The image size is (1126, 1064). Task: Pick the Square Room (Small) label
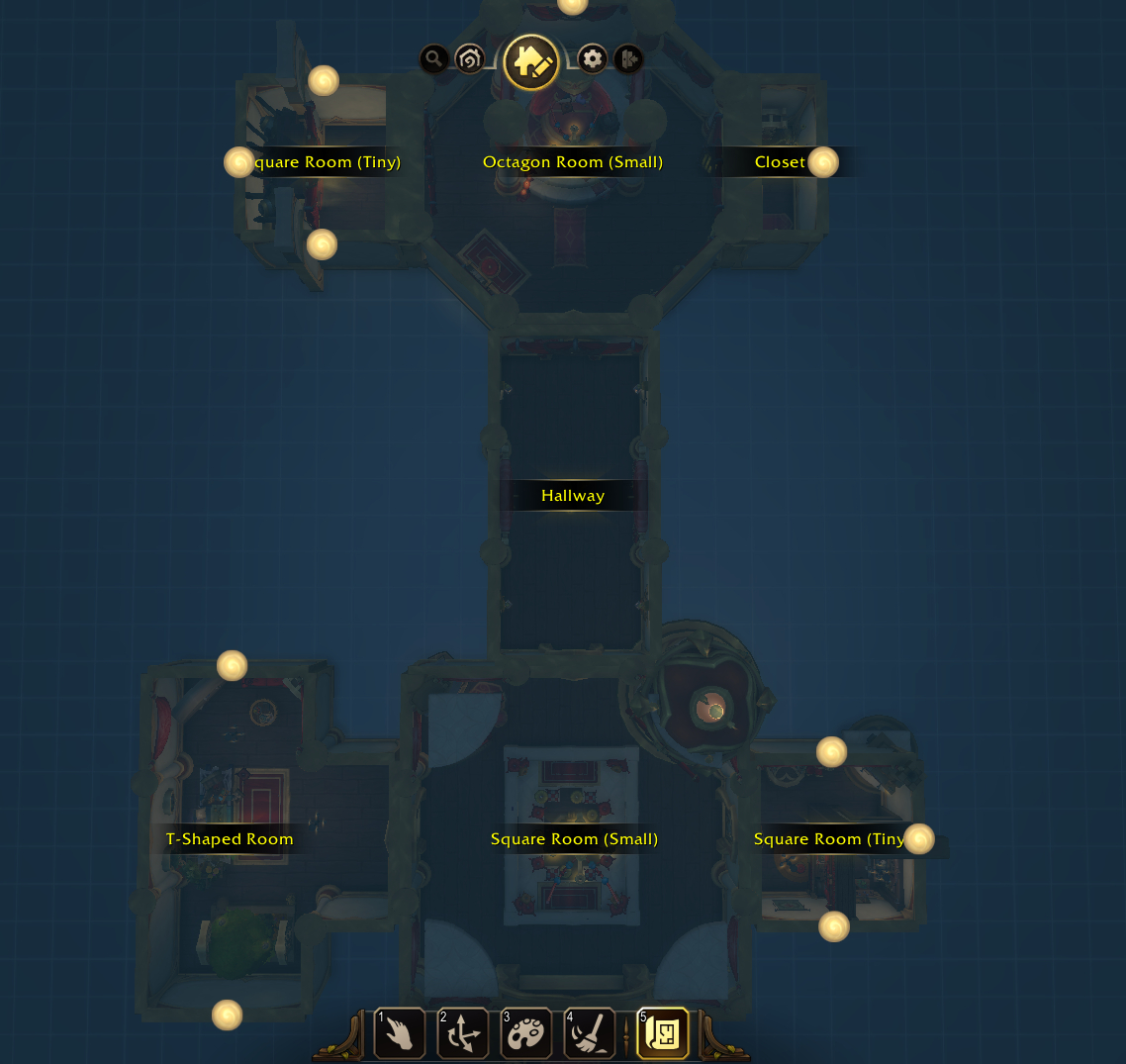[x=574, y=839]
